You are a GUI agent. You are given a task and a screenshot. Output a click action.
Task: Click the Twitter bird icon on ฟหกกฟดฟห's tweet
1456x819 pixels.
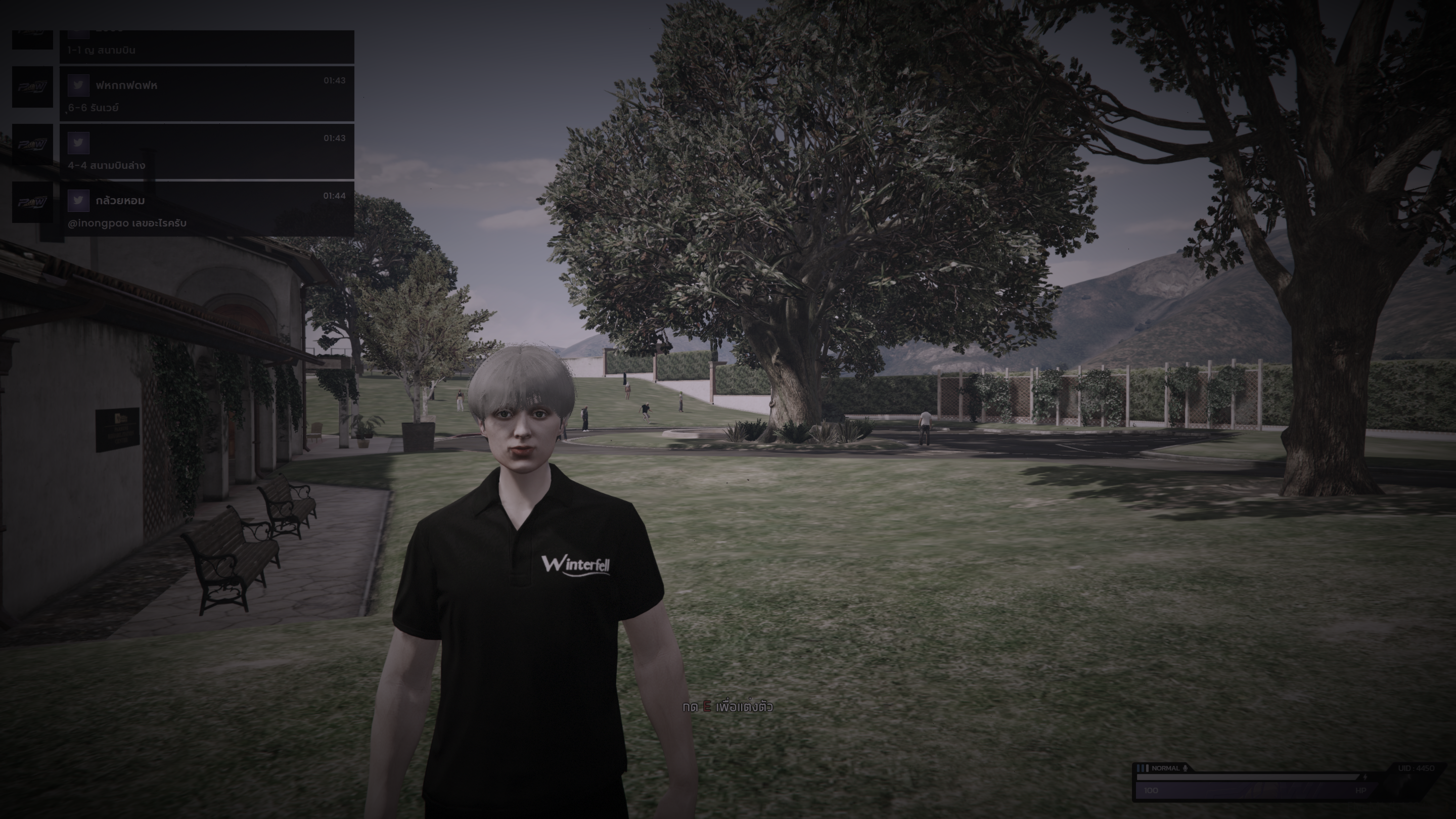click(78, 86)
